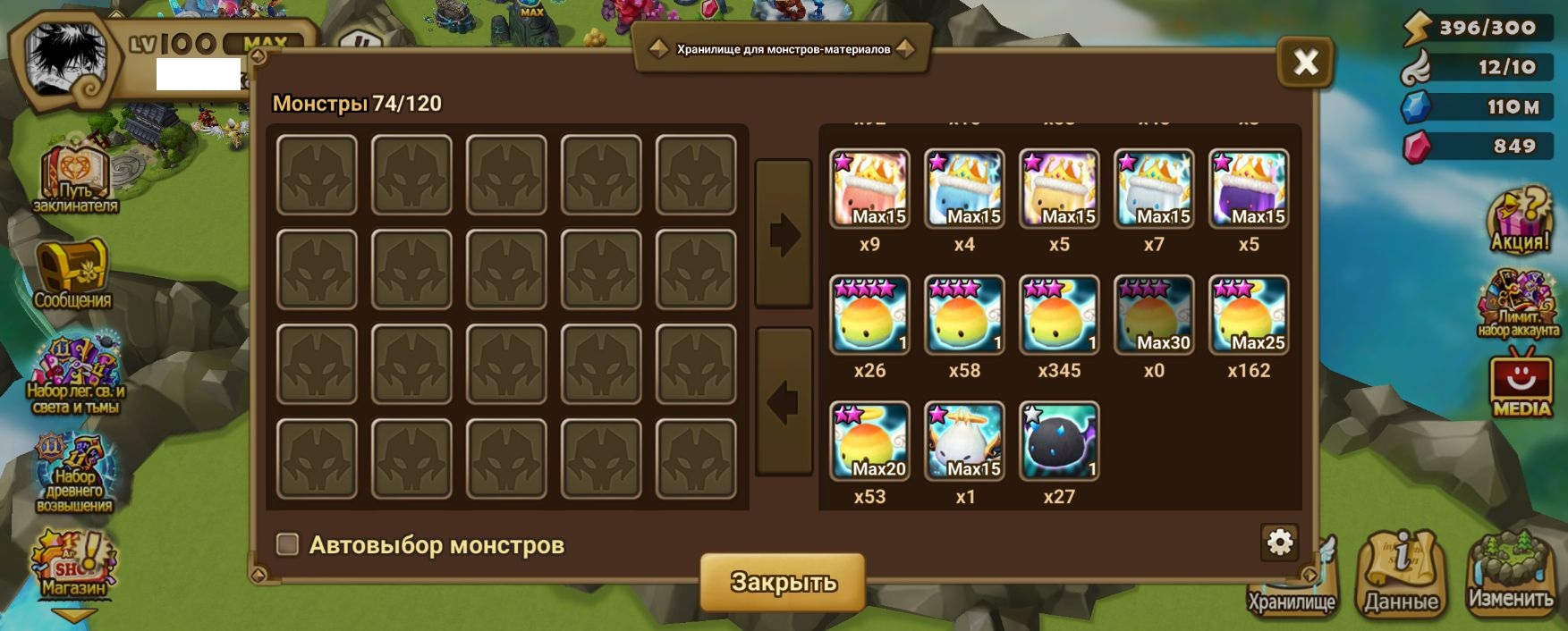Click the Закрыть button

[783, 582]
